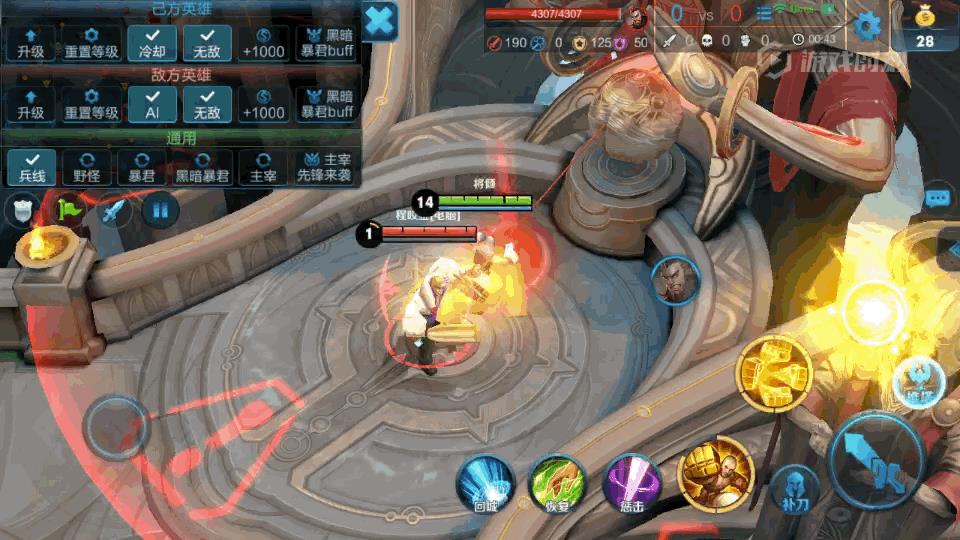Refresh the 主宰 overlord

coord(263,167)
